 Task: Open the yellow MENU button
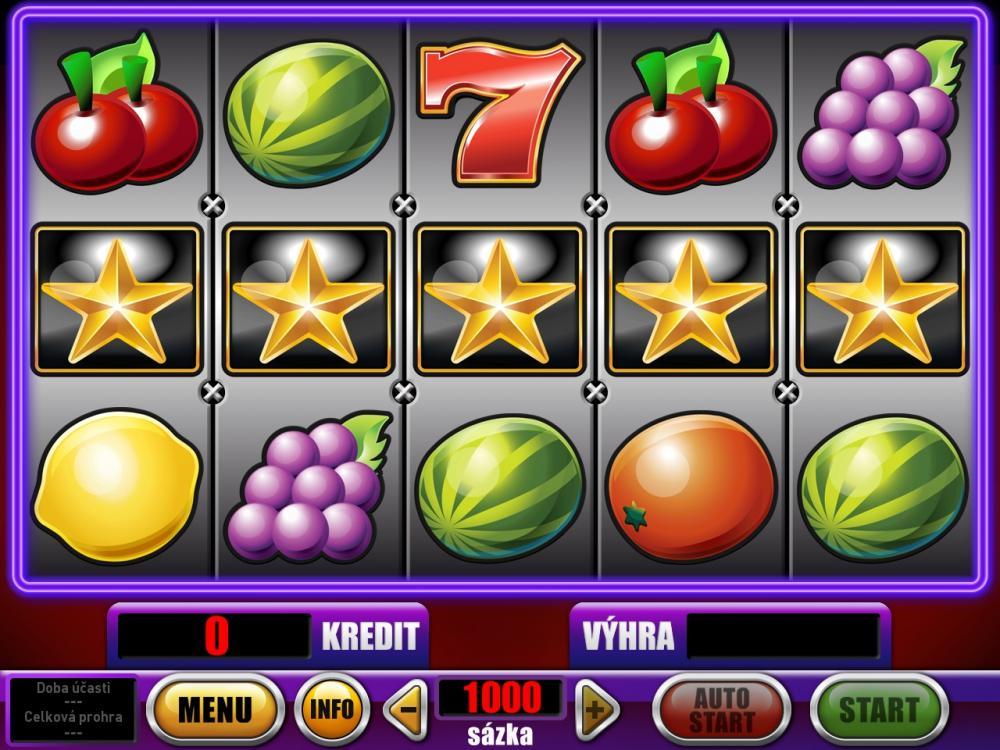coord(215,709)
